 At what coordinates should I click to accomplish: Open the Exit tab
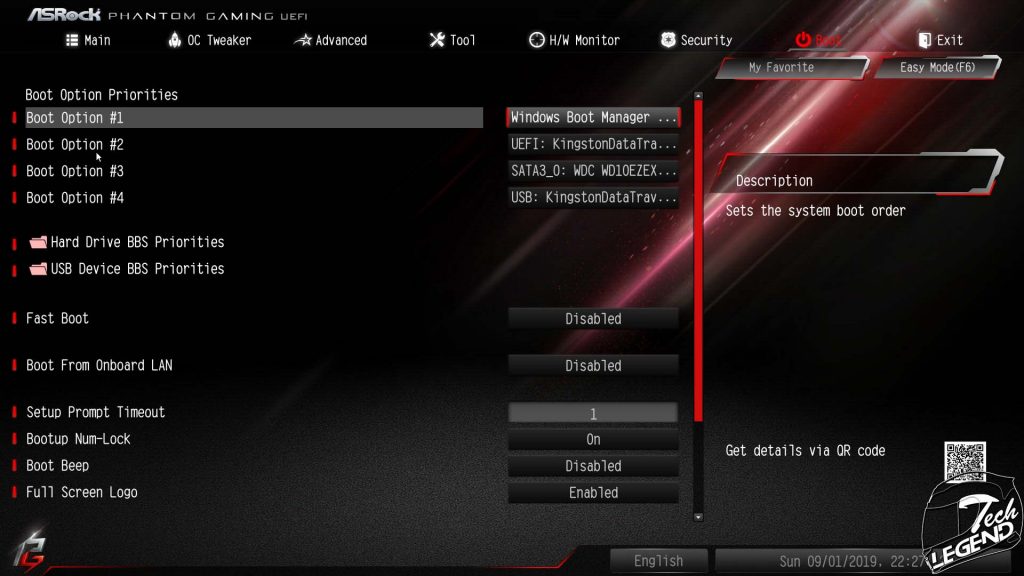point(940,40)
